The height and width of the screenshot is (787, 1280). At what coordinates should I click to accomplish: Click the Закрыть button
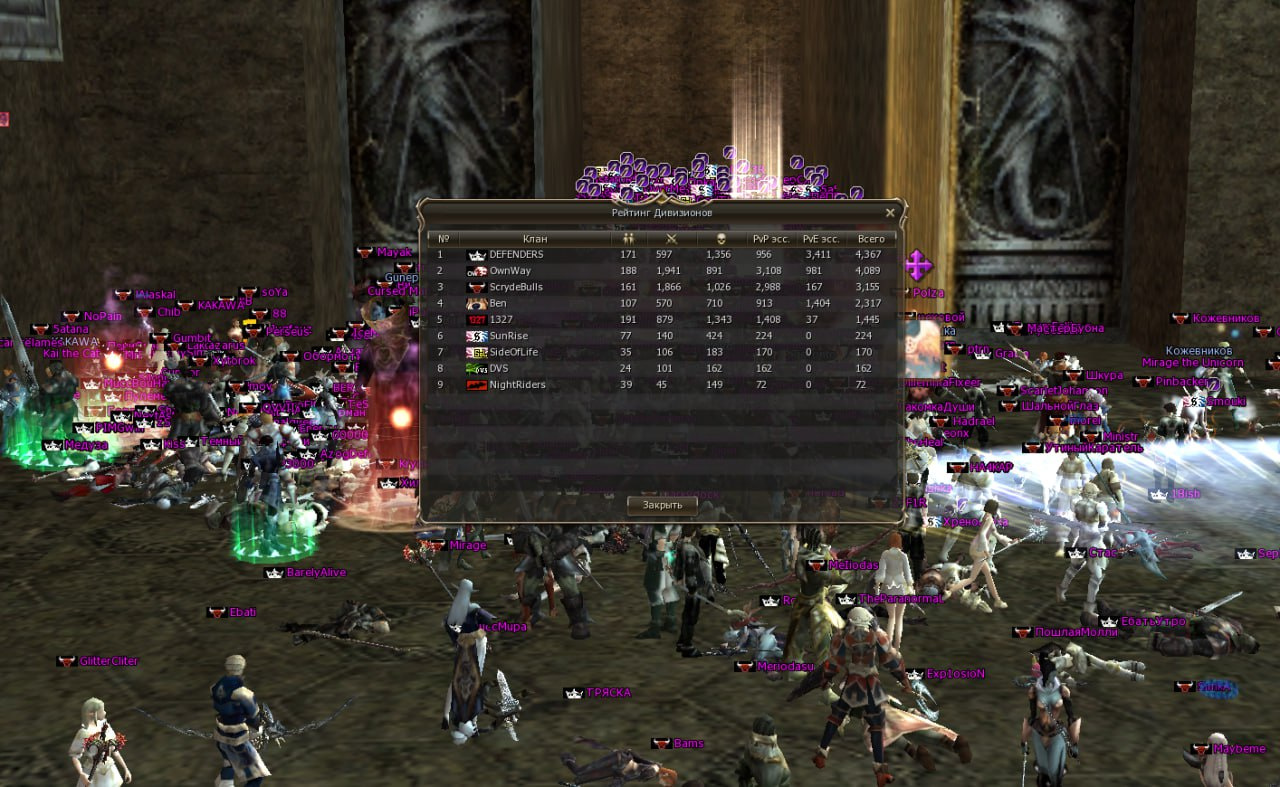pyautogui.click(x=662, y=505)
